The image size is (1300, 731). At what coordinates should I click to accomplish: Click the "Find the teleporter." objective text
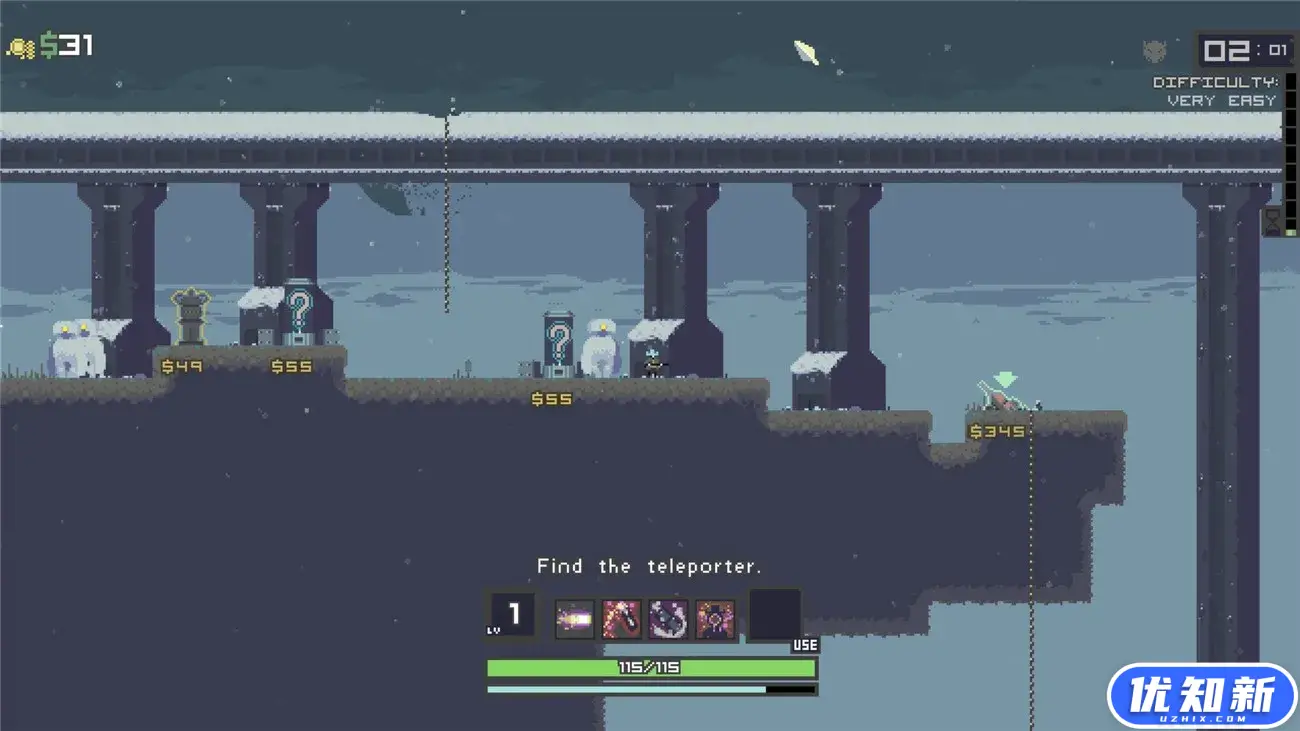tap(649, 567)
